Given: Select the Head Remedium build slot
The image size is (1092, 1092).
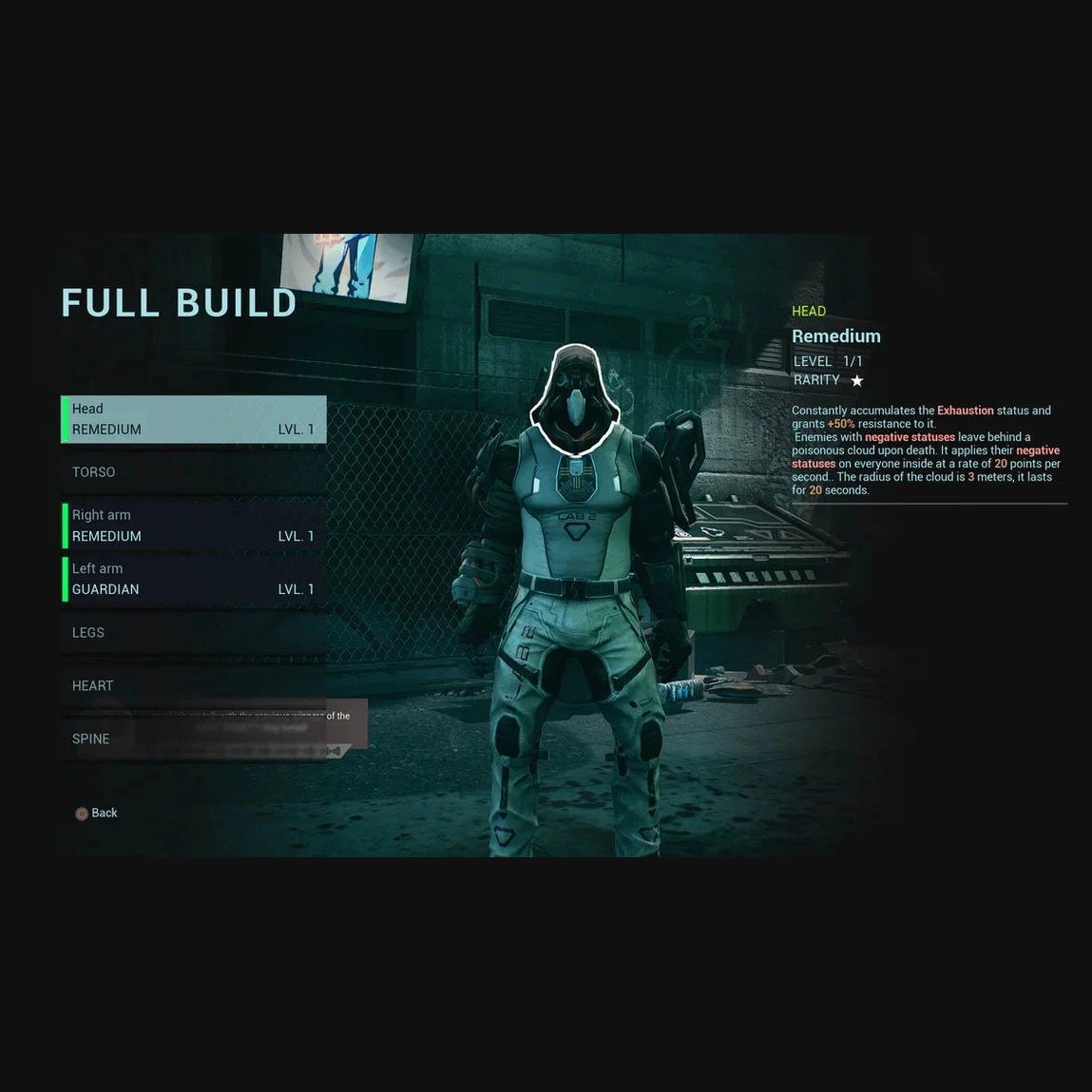Looking at the screenshot, I should [x=194, y=419].
